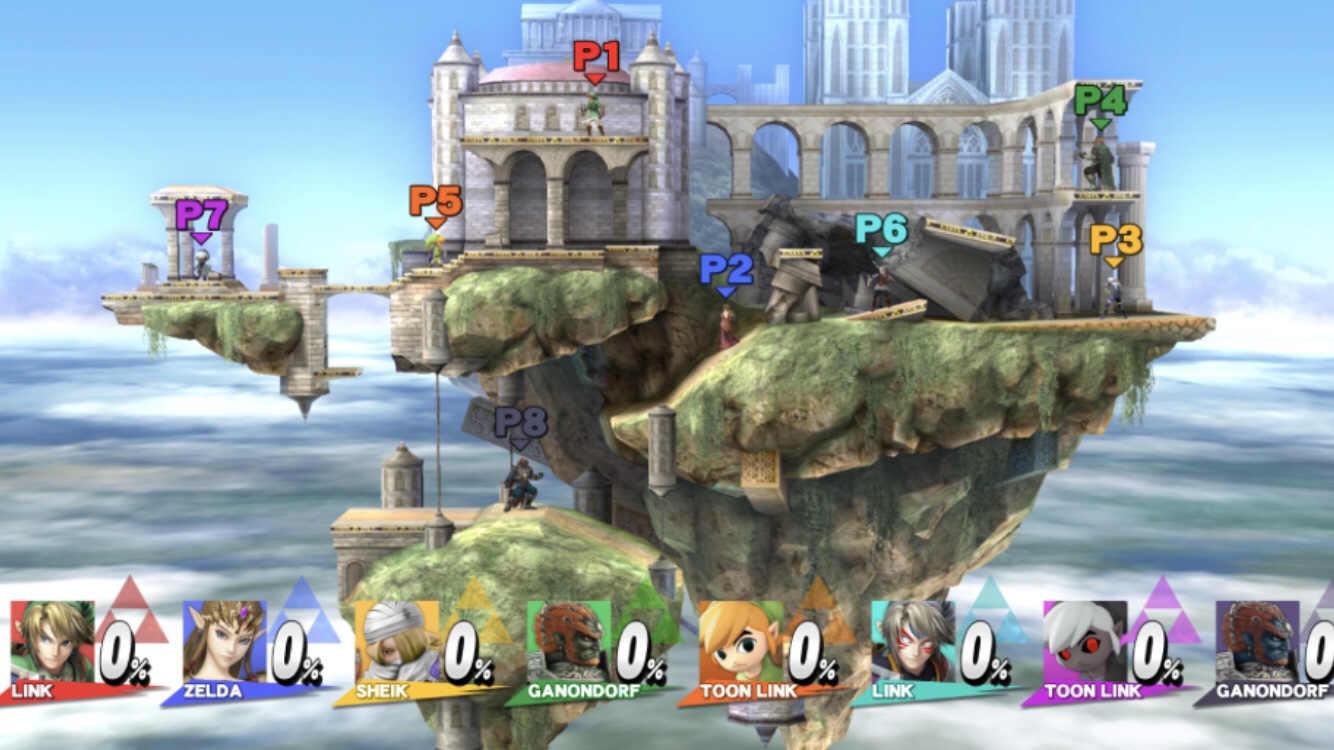Image resolution: width=1334 pixels, height=750 pixels.
Task: Select the red P1 player marker
Action: [596, 58]
